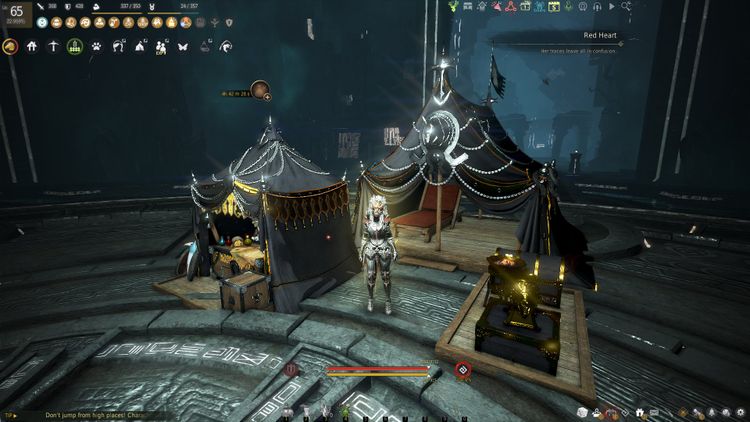This screenshot has width=750, height=422.
Task: Click the horse mount icon
Action: [11, 46]
